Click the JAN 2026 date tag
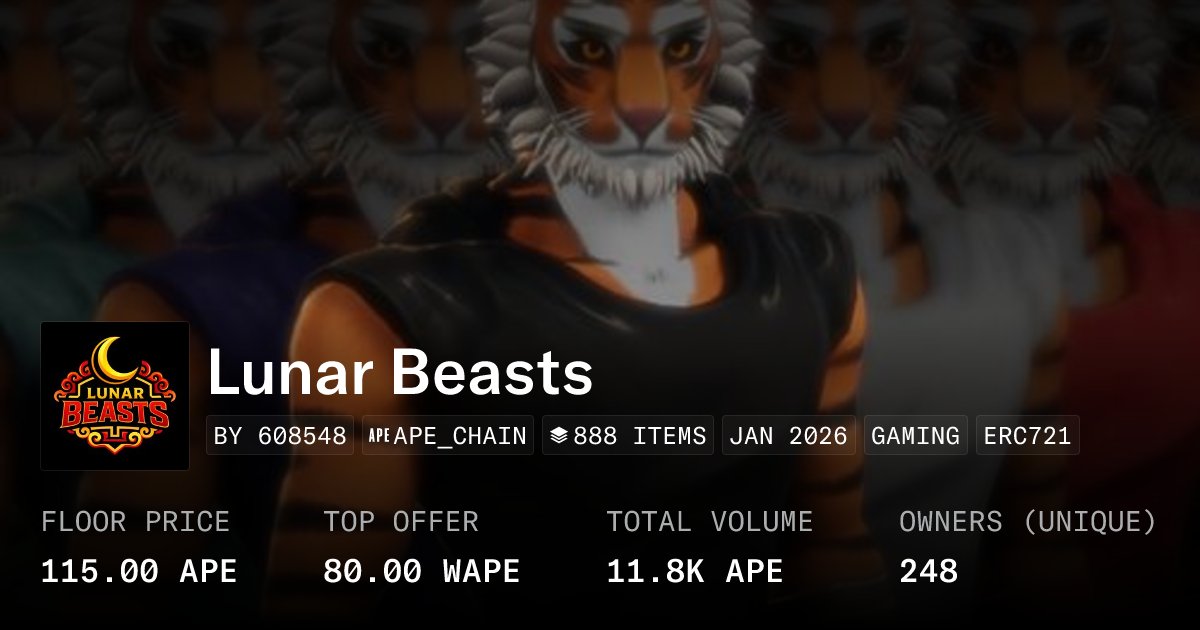This screenshot has height=630, width=1200. (788, 436)
